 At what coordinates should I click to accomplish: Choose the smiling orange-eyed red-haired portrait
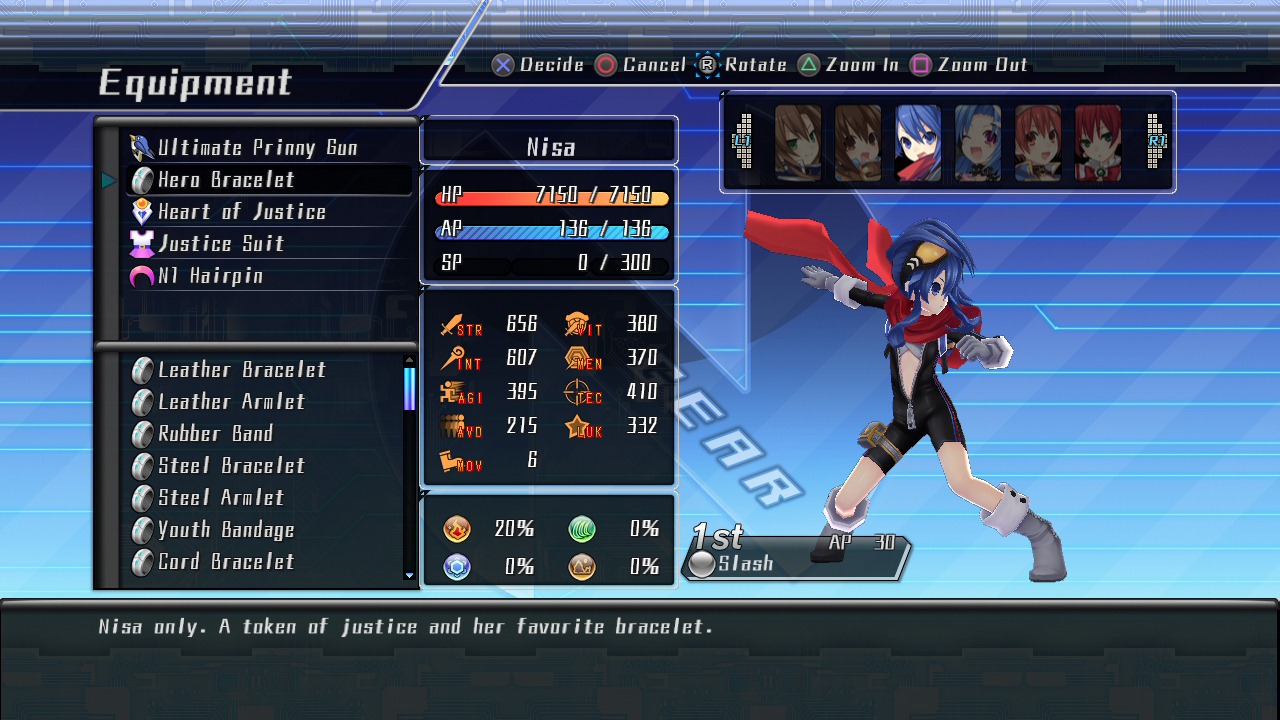click(x=1038, y=143)
